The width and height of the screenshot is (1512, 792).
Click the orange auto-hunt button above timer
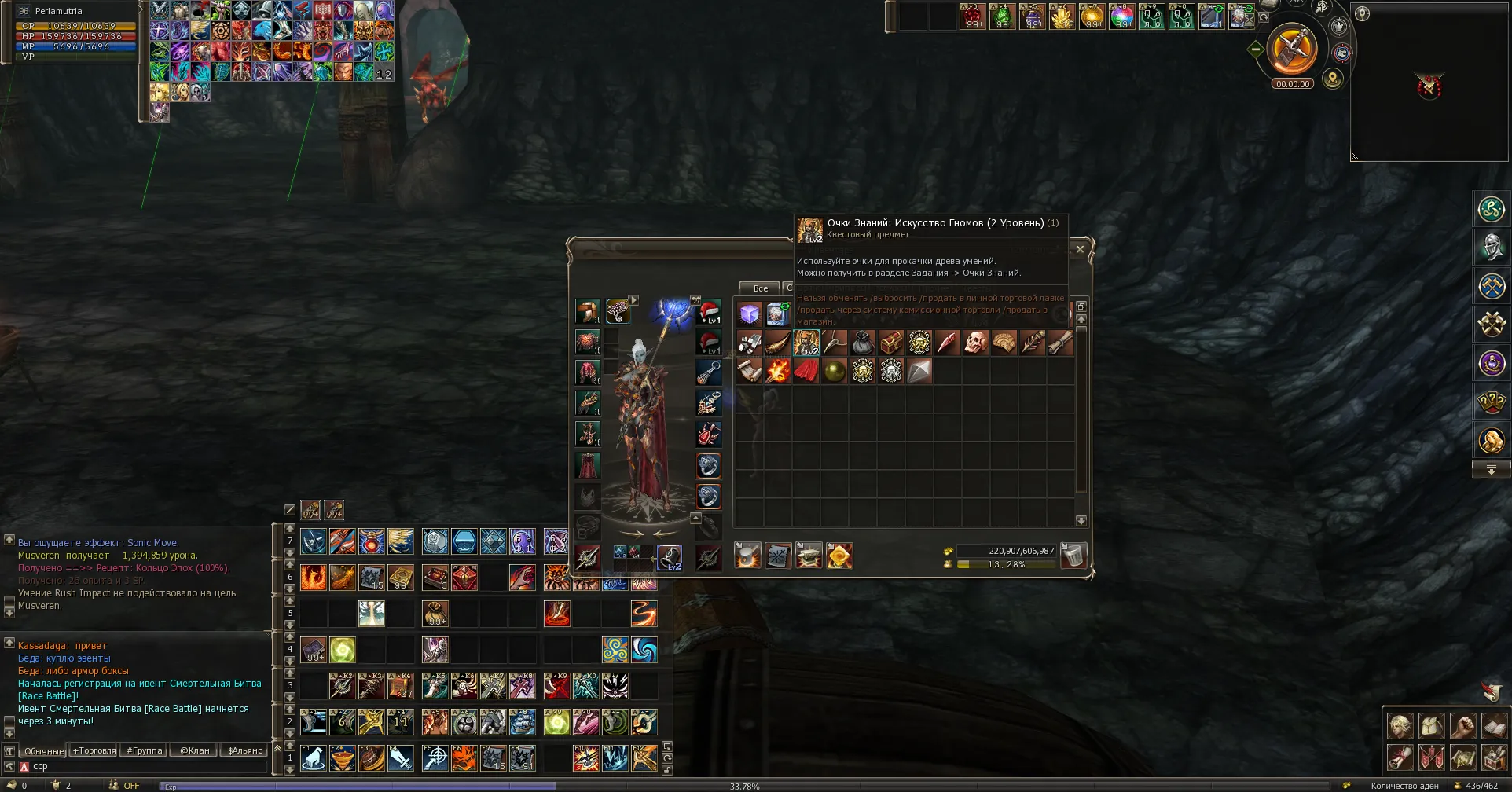pos(1293,49)
